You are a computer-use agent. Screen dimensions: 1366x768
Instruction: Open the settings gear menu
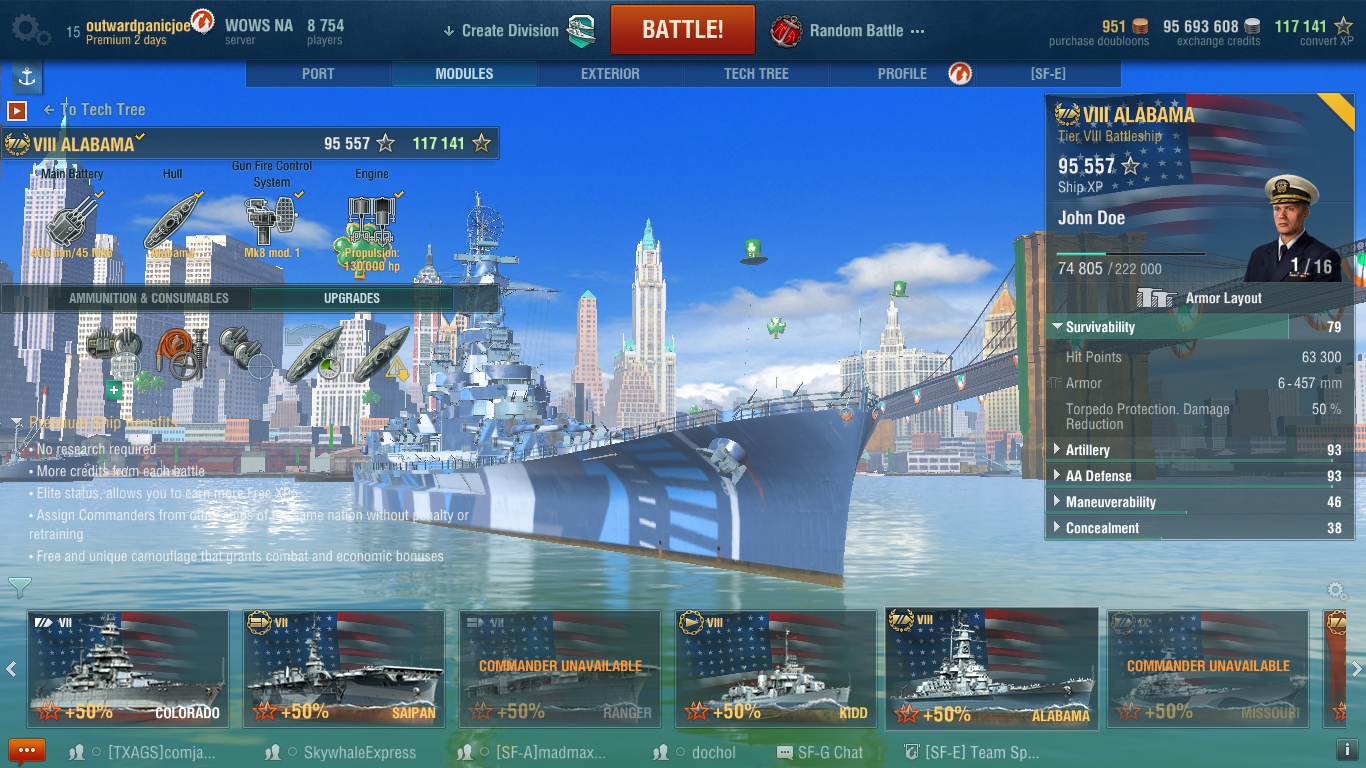30,30
